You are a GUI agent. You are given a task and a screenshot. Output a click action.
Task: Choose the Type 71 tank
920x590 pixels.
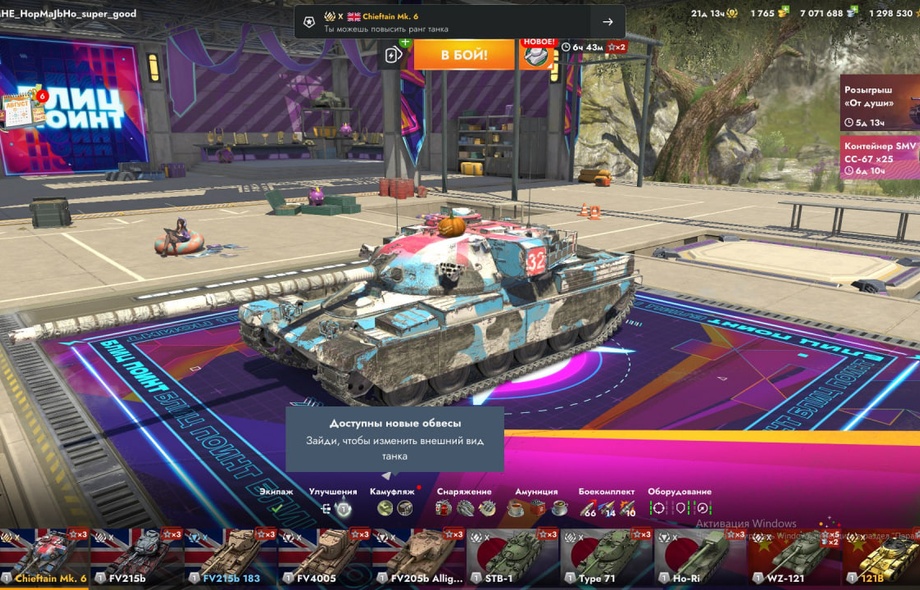605,558
